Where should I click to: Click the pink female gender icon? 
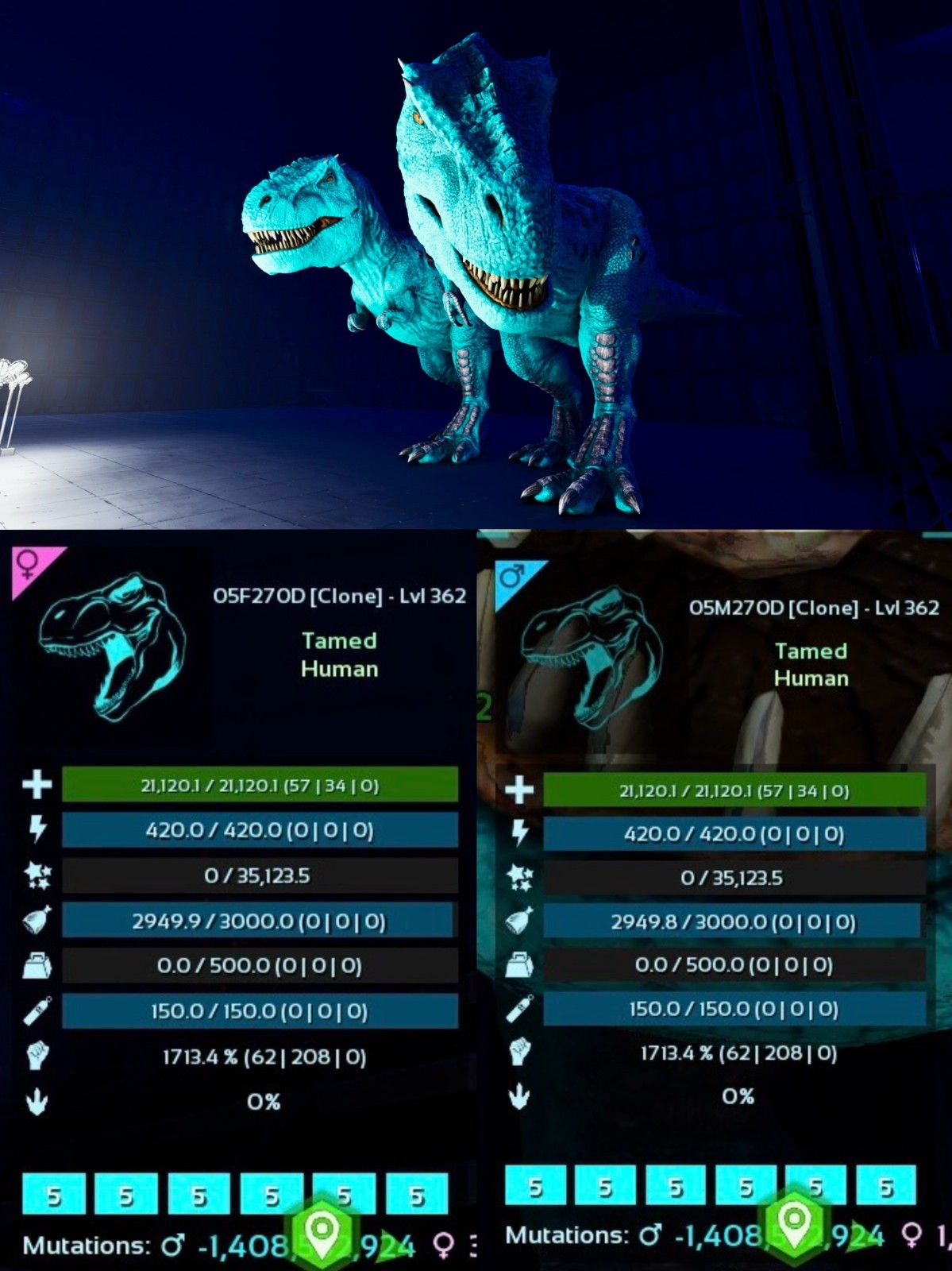click(x=29, y=565)
